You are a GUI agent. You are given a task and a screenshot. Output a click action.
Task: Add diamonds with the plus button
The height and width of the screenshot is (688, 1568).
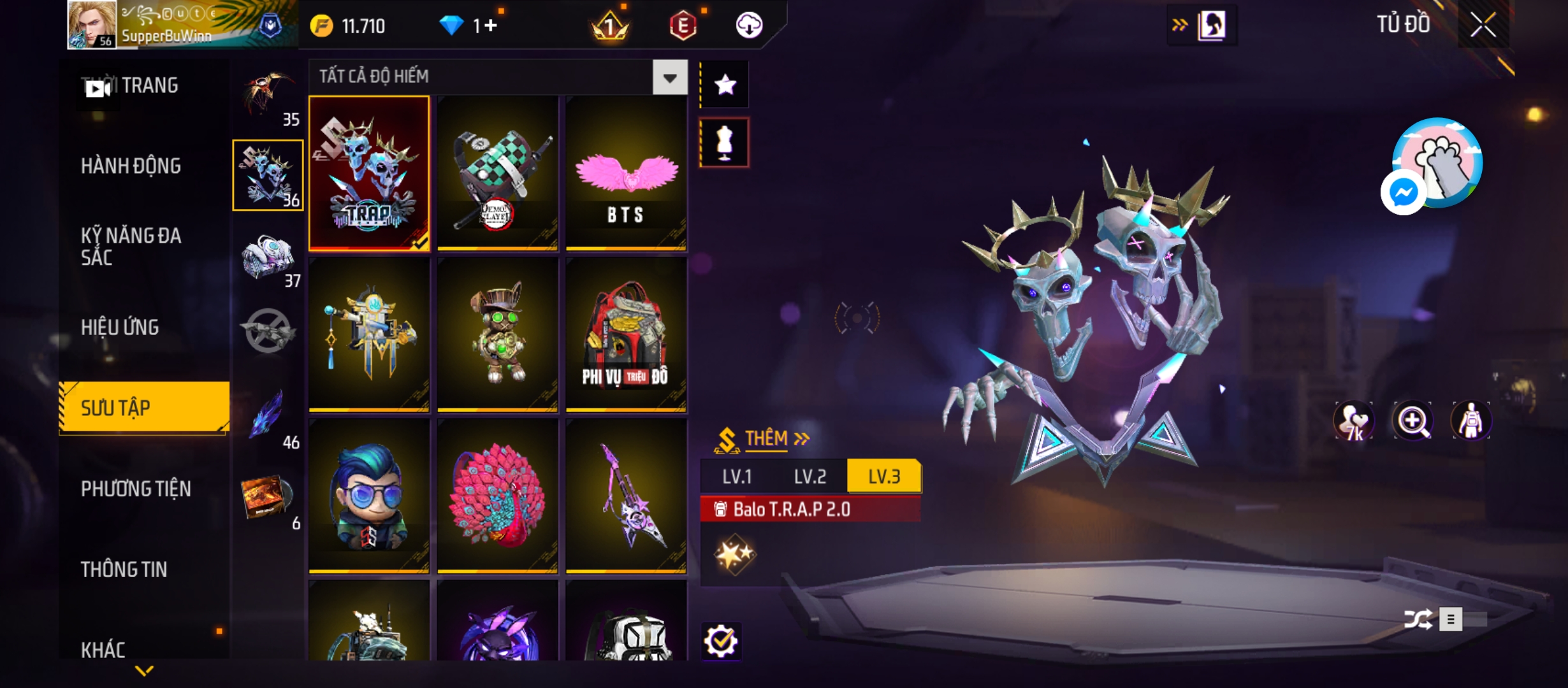click(x=490, y=25)
